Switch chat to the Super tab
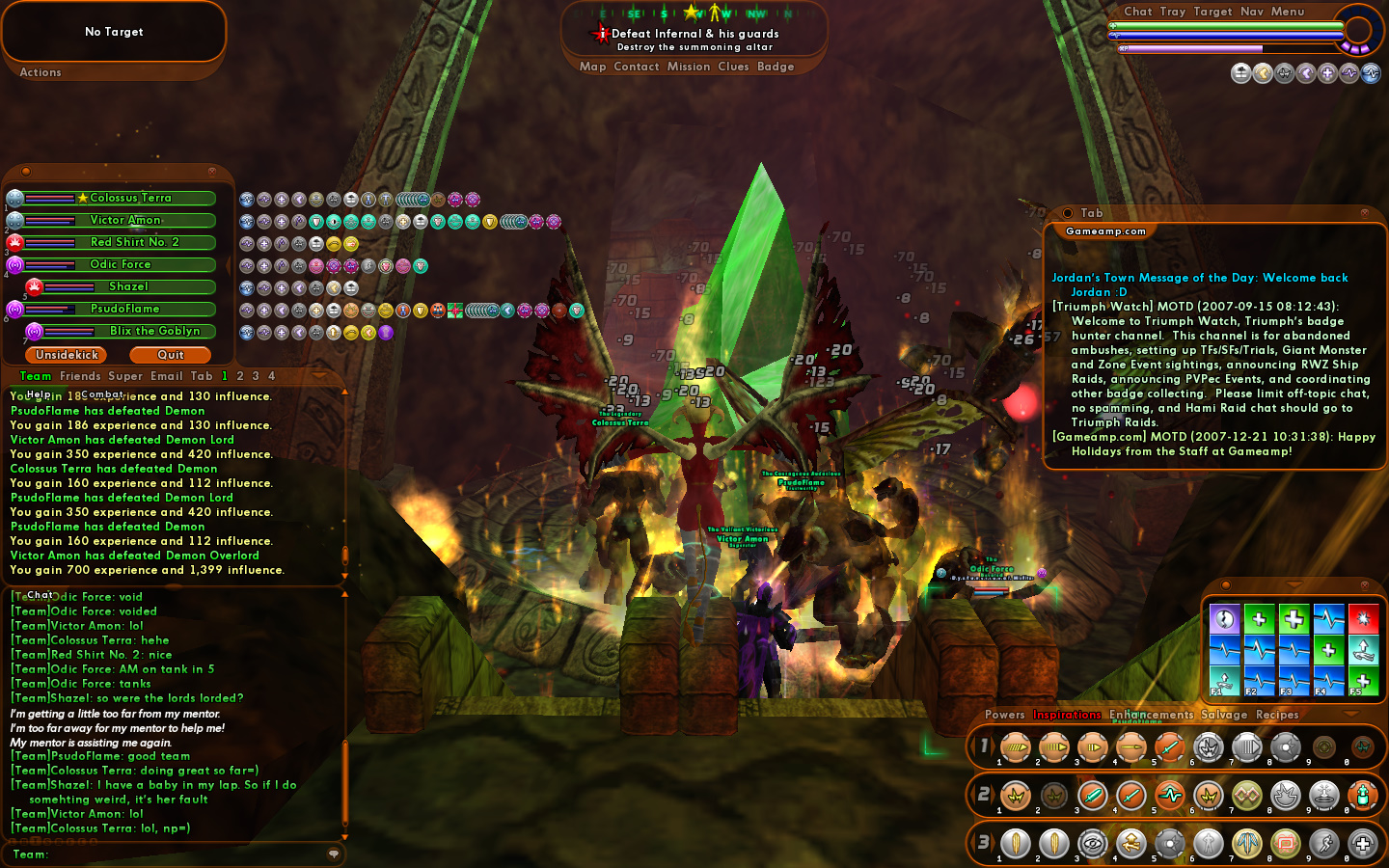Screen dimensions: 1389x868 click(125, 376)
